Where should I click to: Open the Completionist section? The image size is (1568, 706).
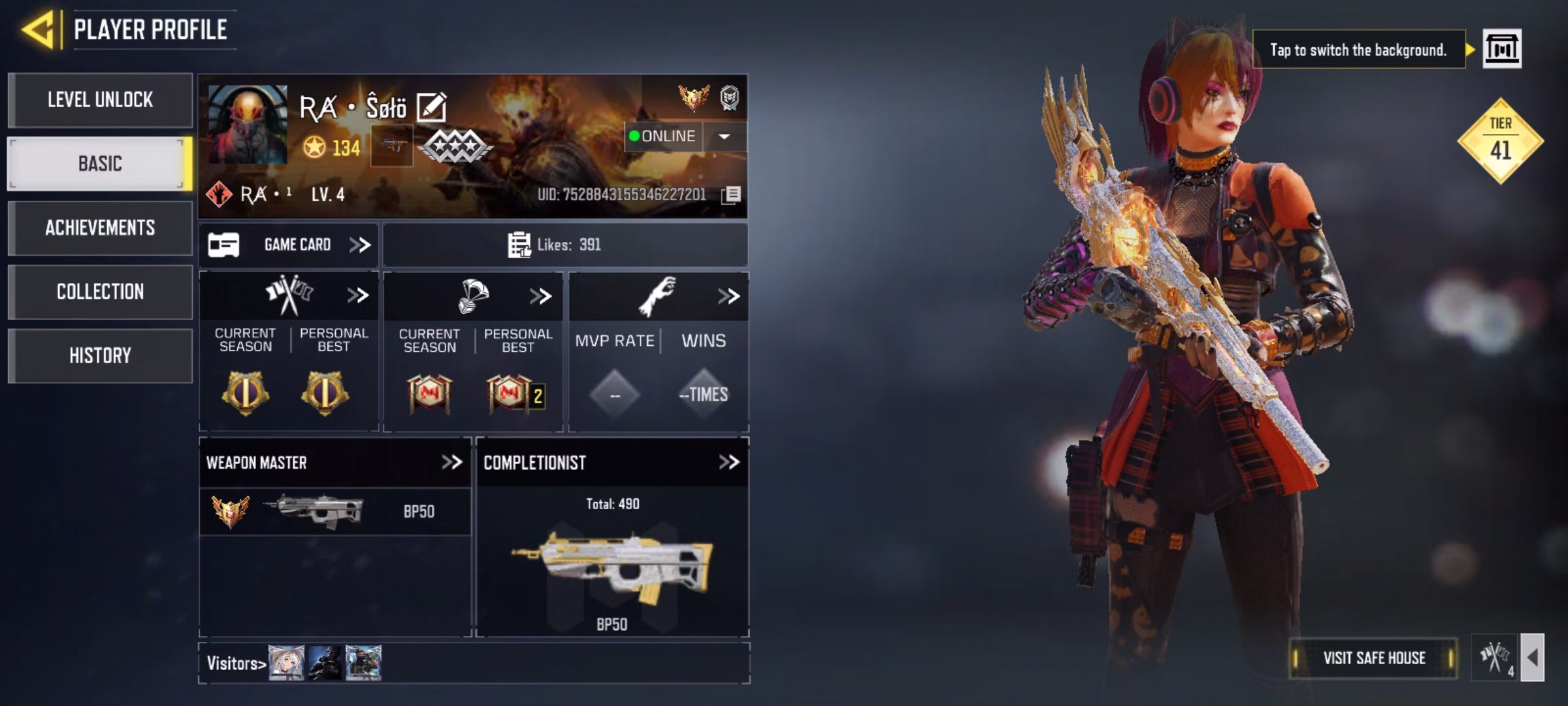728,463
